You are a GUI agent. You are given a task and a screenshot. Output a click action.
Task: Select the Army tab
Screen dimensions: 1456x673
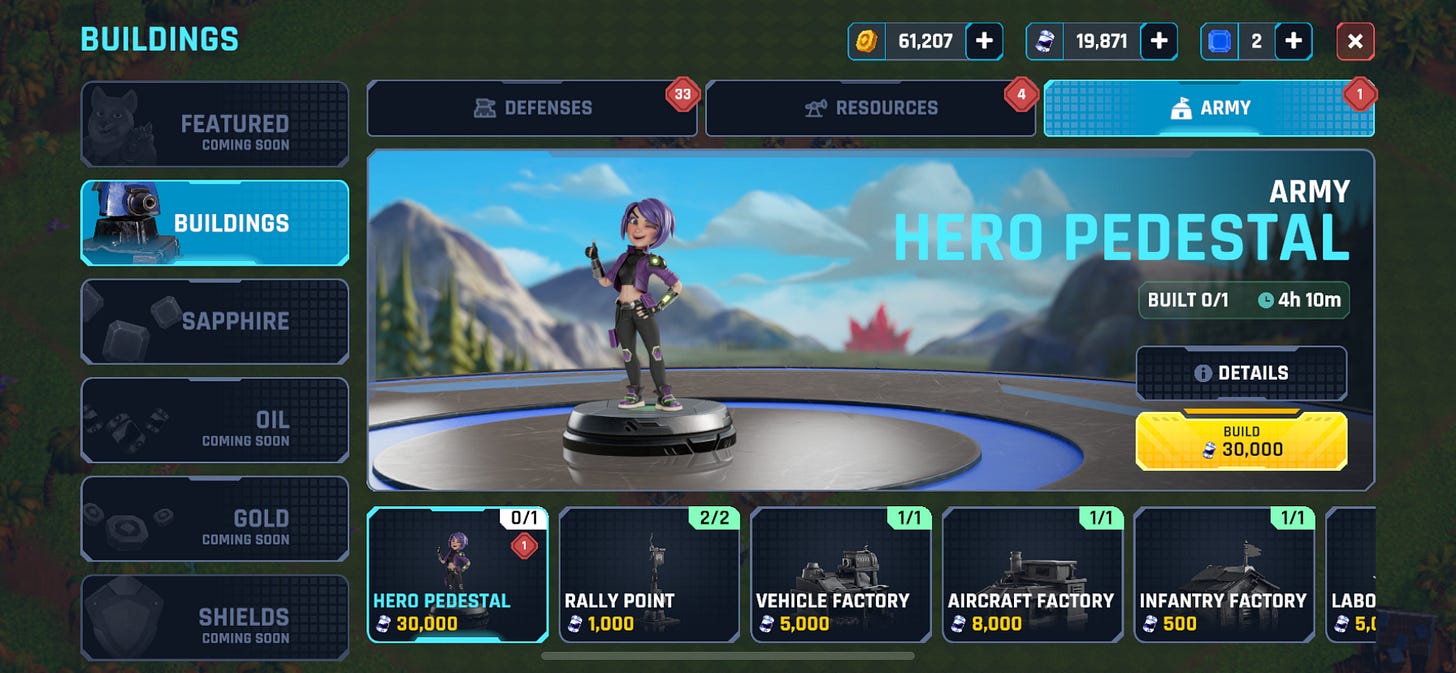click(x=1209, y=108)
